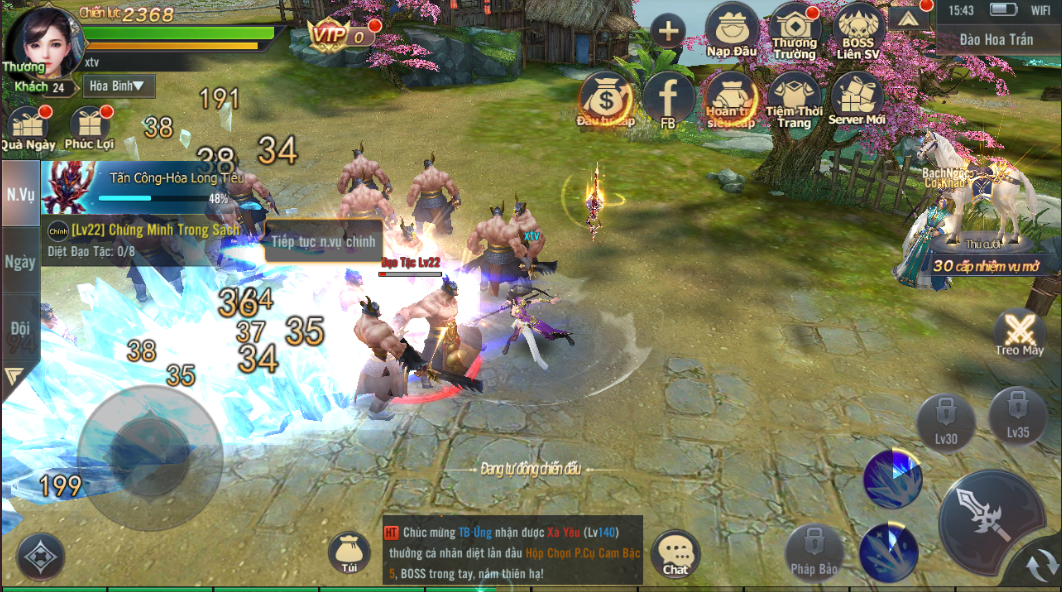Claim Quà Ngày daily gift
Screen dimensions: 1062x592
pos(27,127)
